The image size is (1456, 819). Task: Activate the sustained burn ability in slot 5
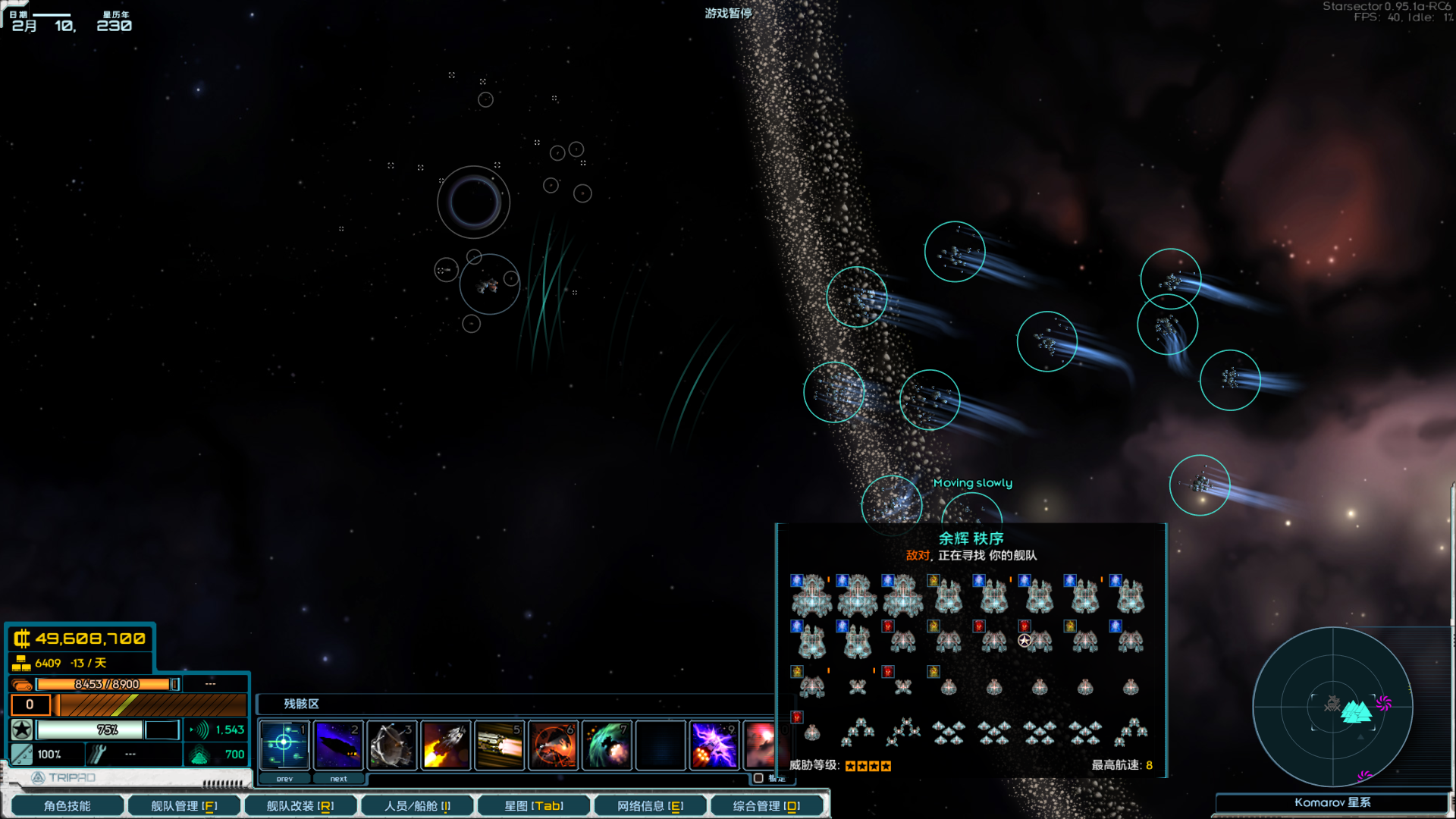point(500,745)
